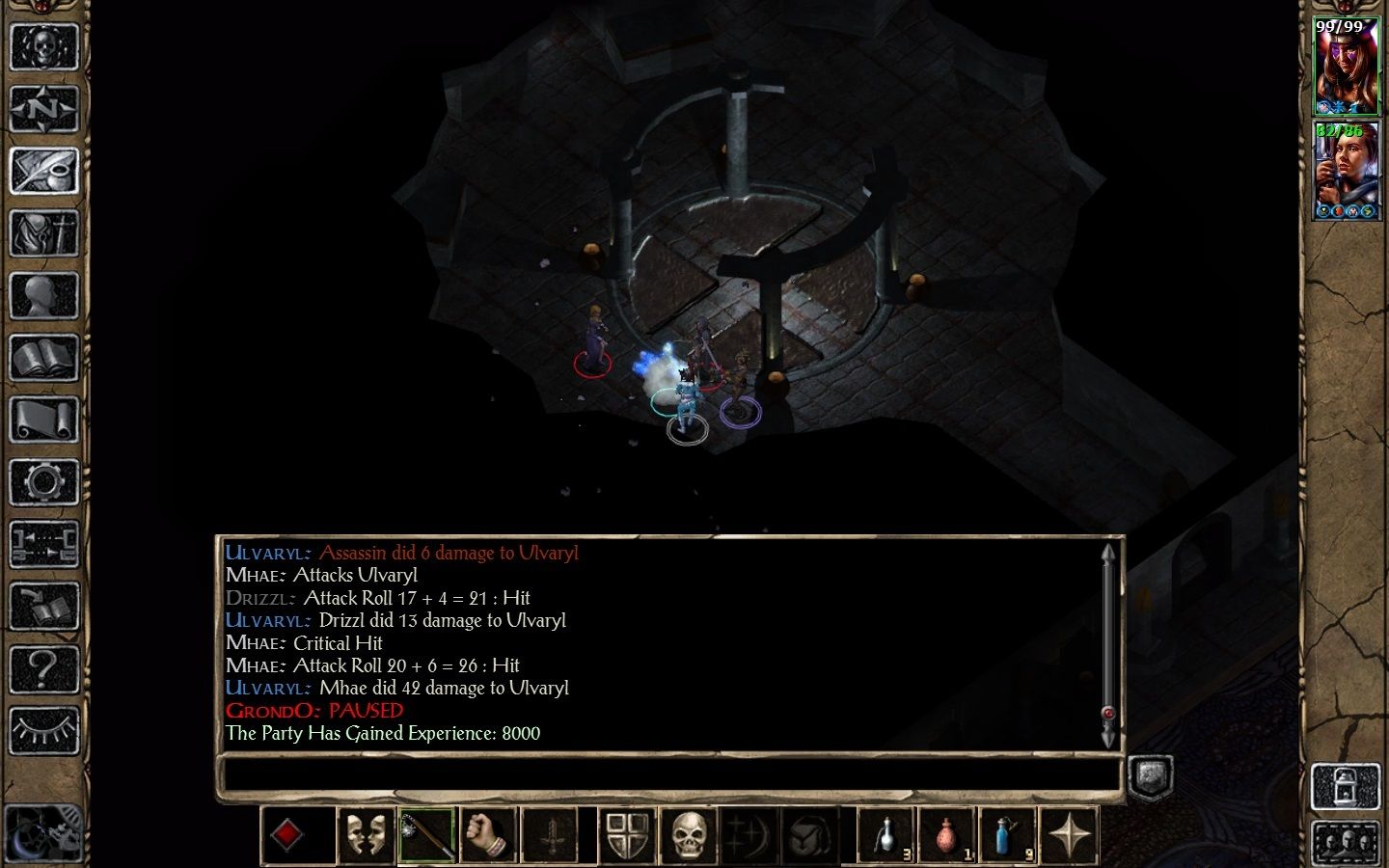Toggle guard mode with shield icon
1389x868 pixels.
(625, 834)
